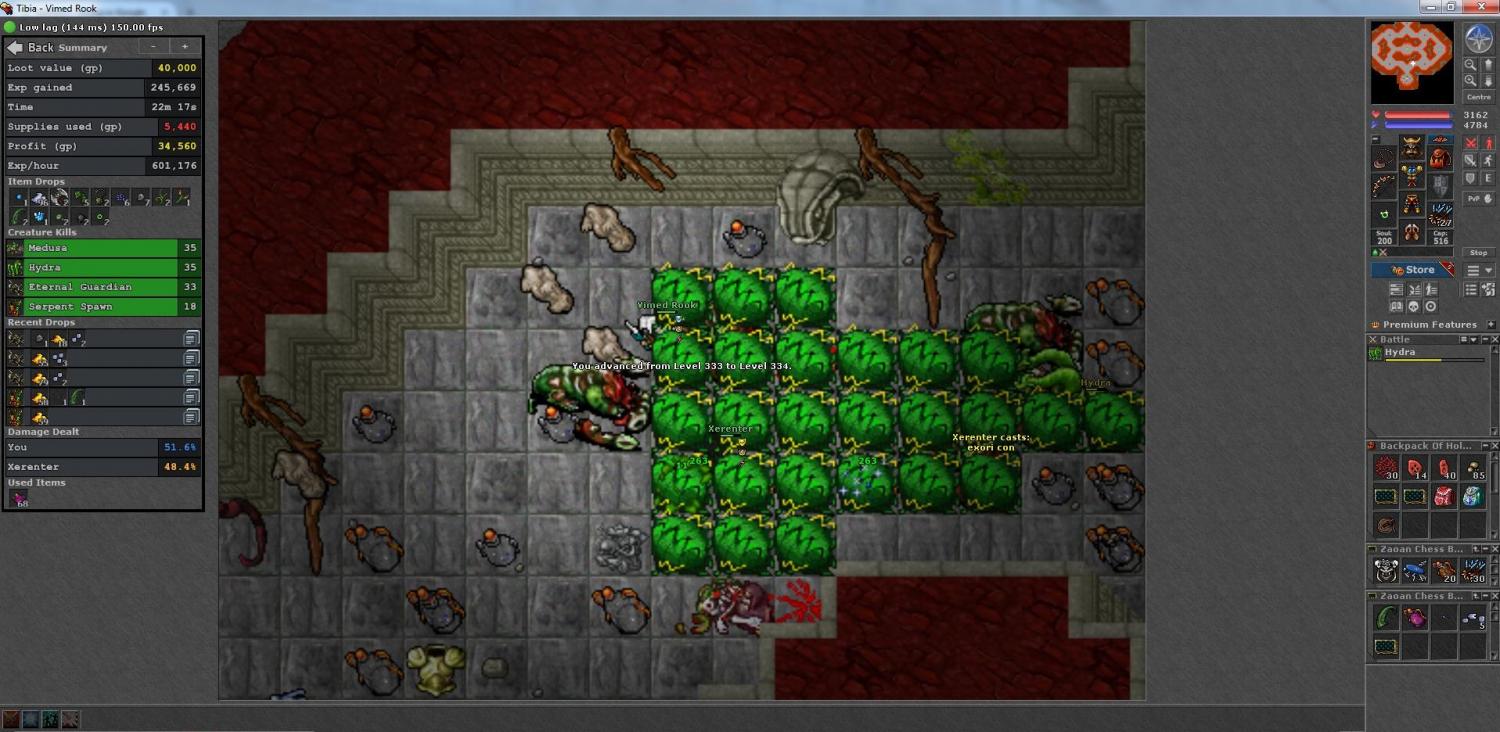The image size is (1500, 732).
Task: Click the Stop button
Action: (x=1478, y=253)
